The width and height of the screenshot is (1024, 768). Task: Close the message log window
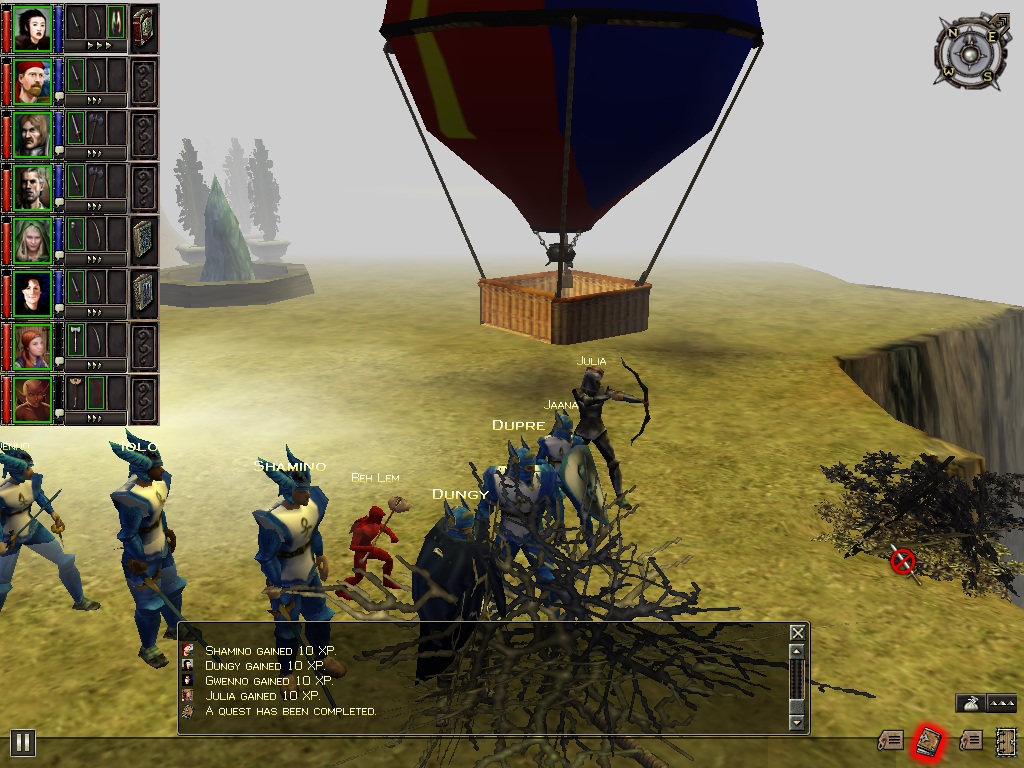pos(797,632)
